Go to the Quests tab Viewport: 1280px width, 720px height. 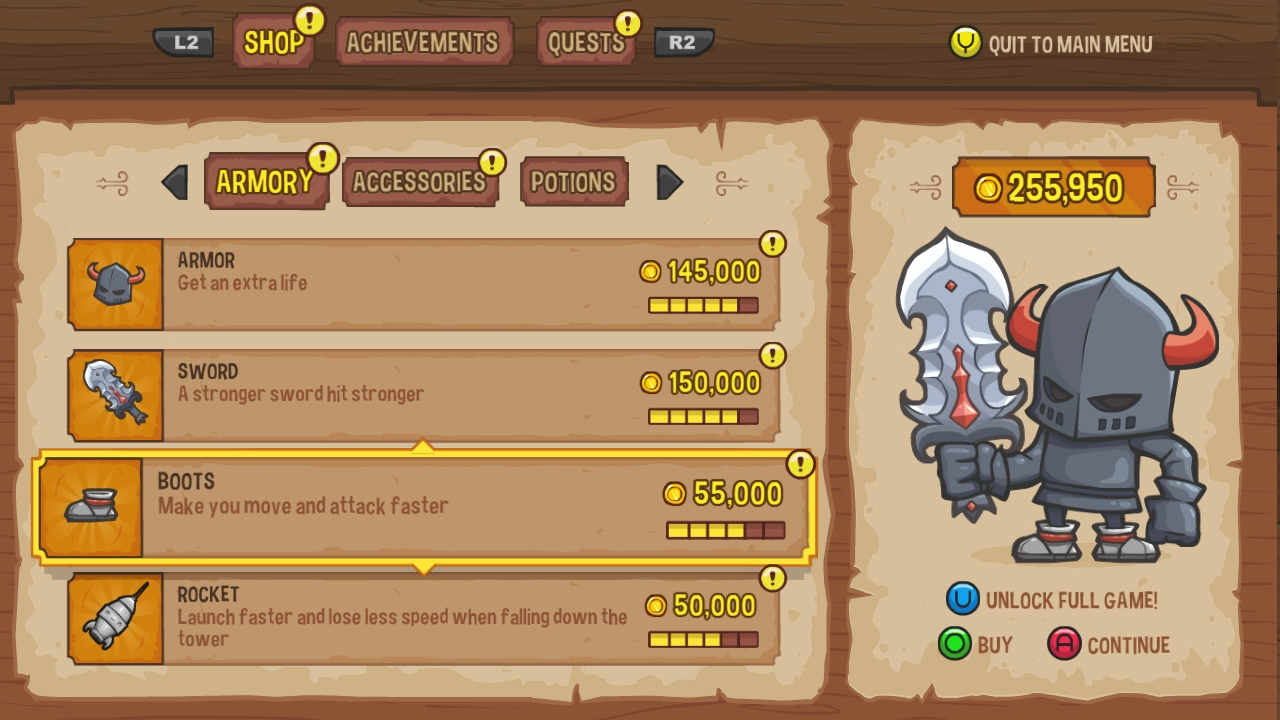pos(586,43)
